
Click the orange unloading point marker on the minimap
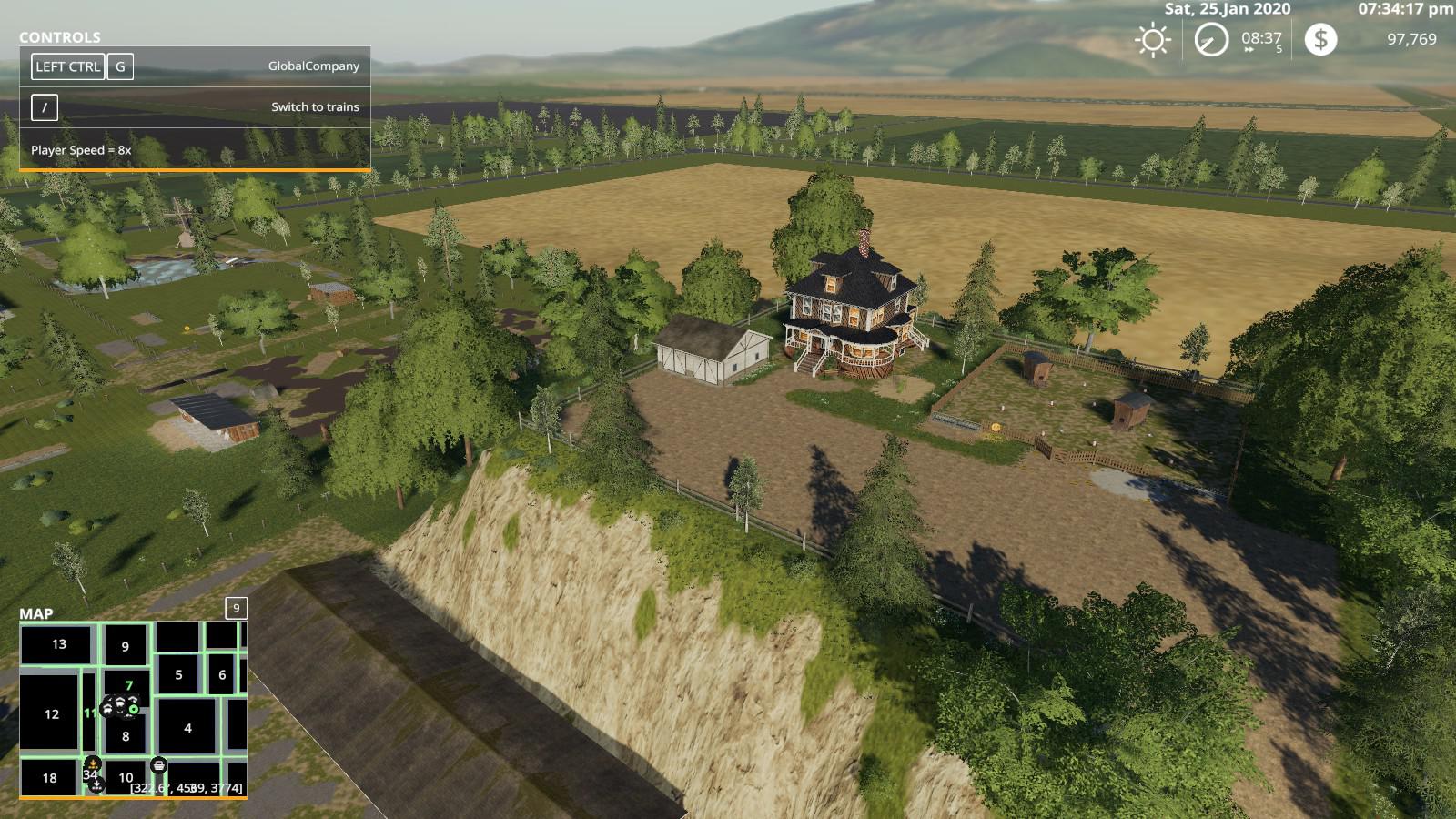pos(92,763)
